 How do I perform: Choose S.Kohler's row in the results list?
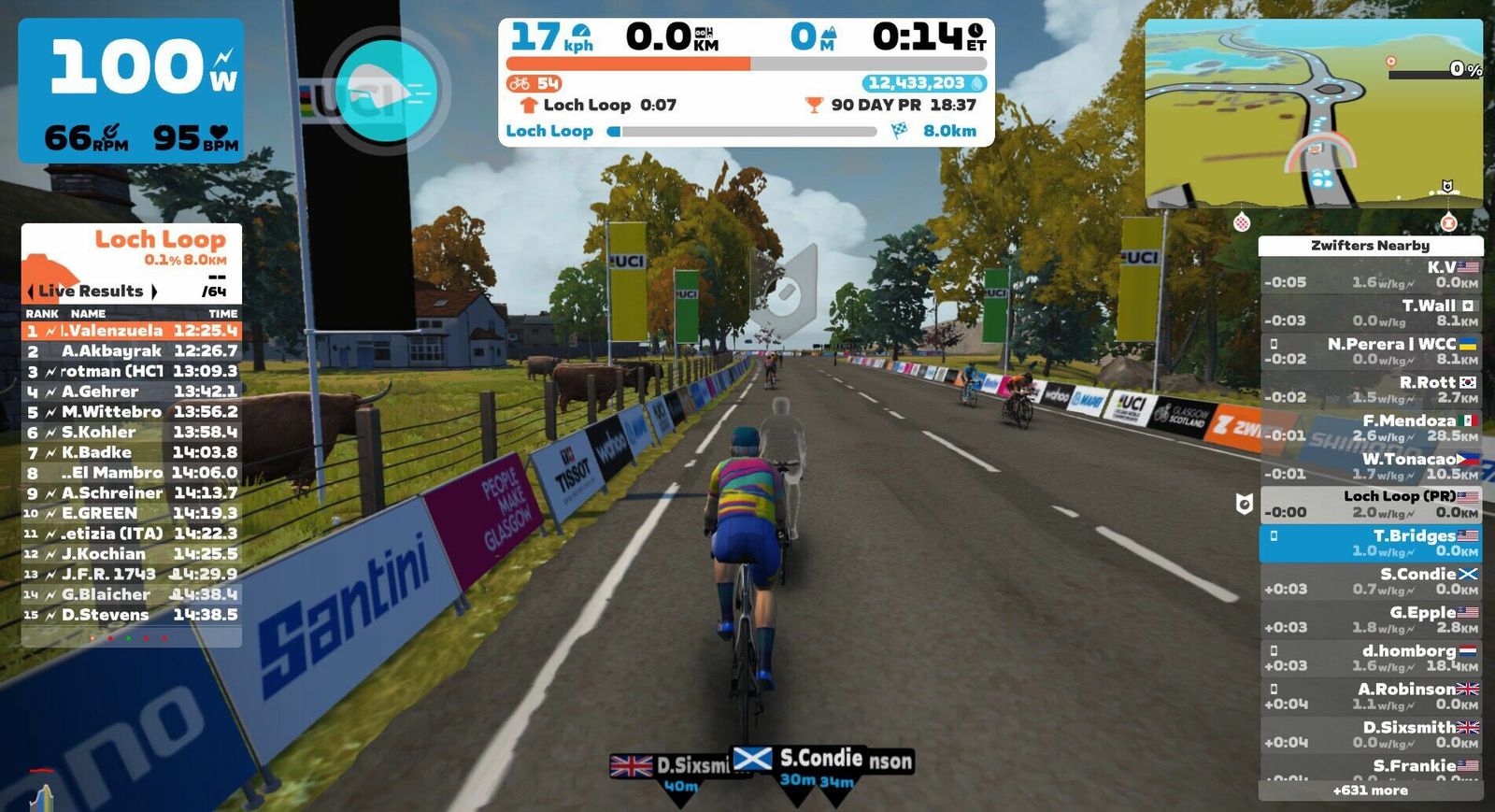(x=131, y=433)
